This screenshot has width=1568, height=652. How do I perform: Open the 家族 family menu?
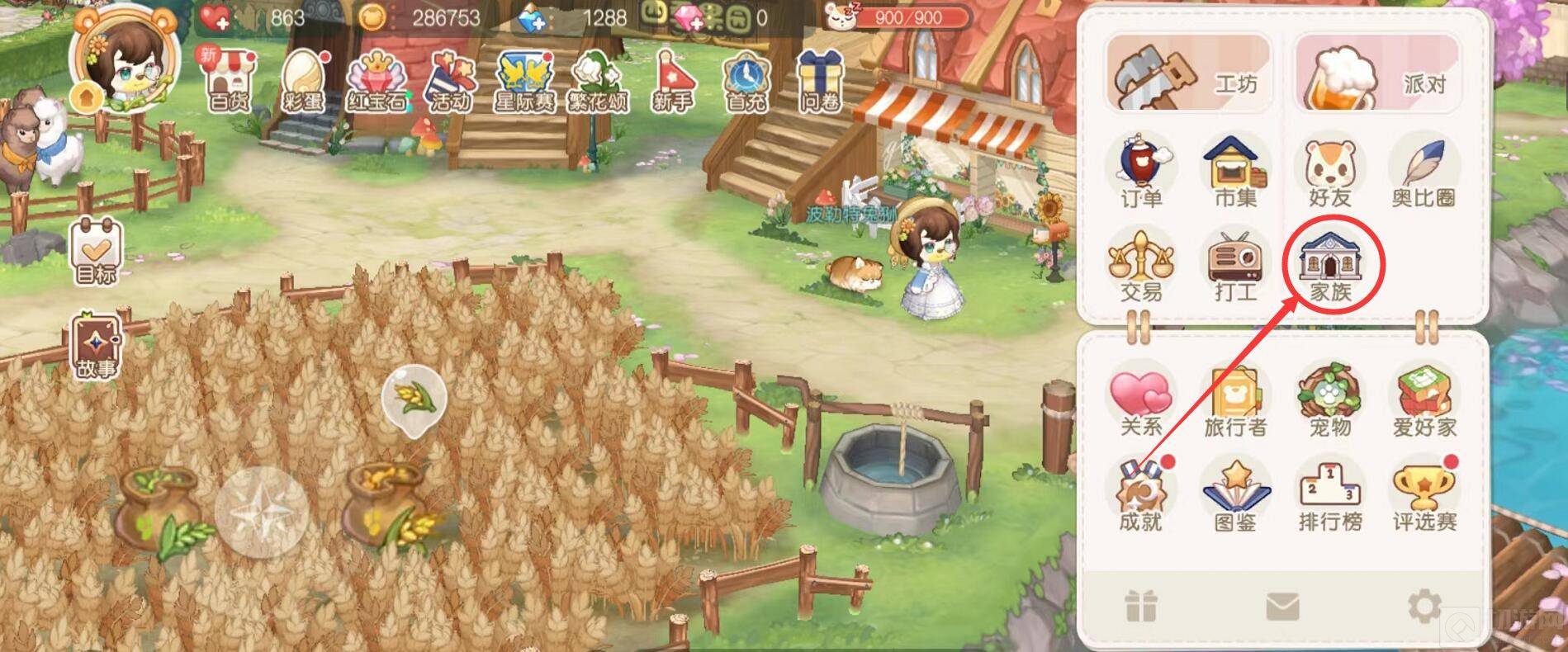1330,265
